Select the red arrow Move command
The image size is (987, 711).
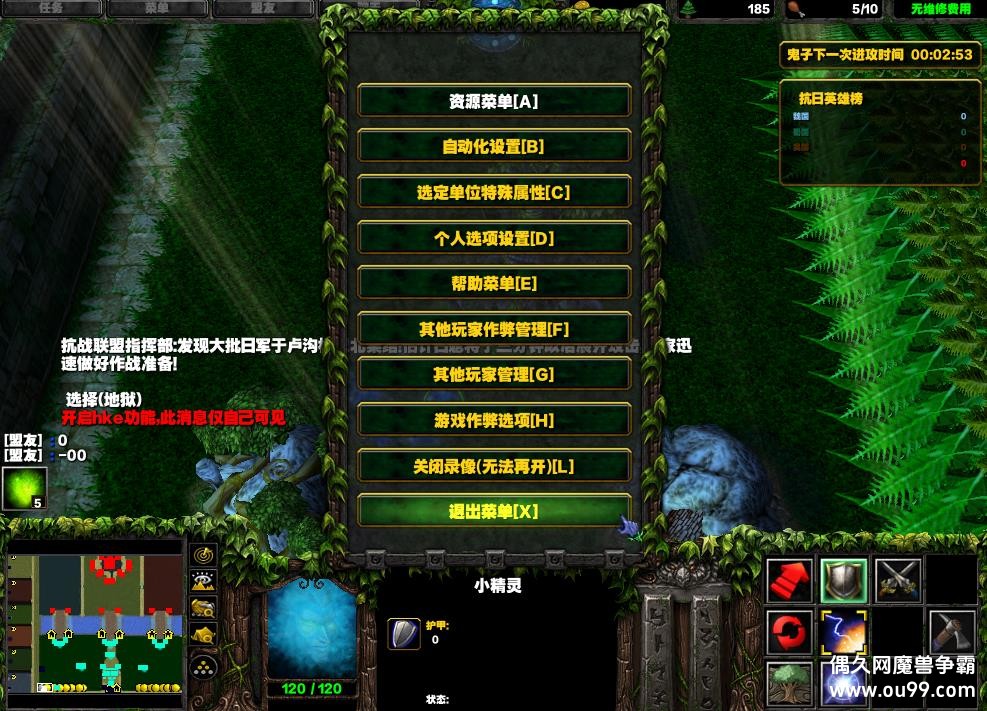click(790, 580)
